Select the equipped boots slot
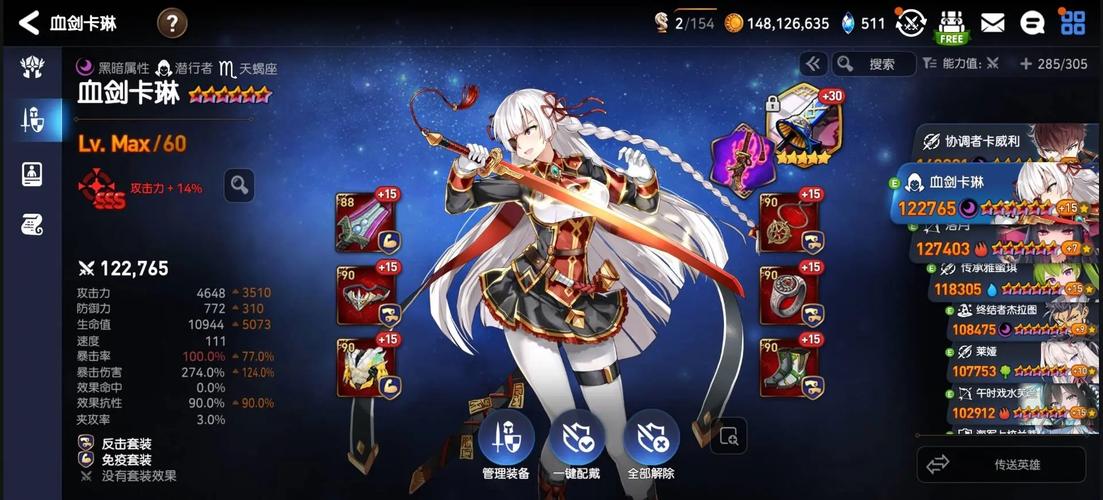The image size is (1103, 500). pos(789,368)
